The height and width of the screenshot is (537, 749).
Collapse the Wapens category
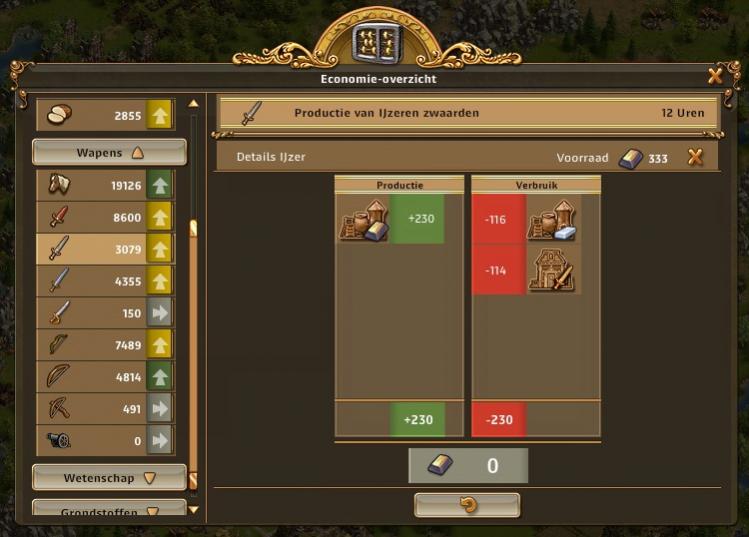coord(109,153)
